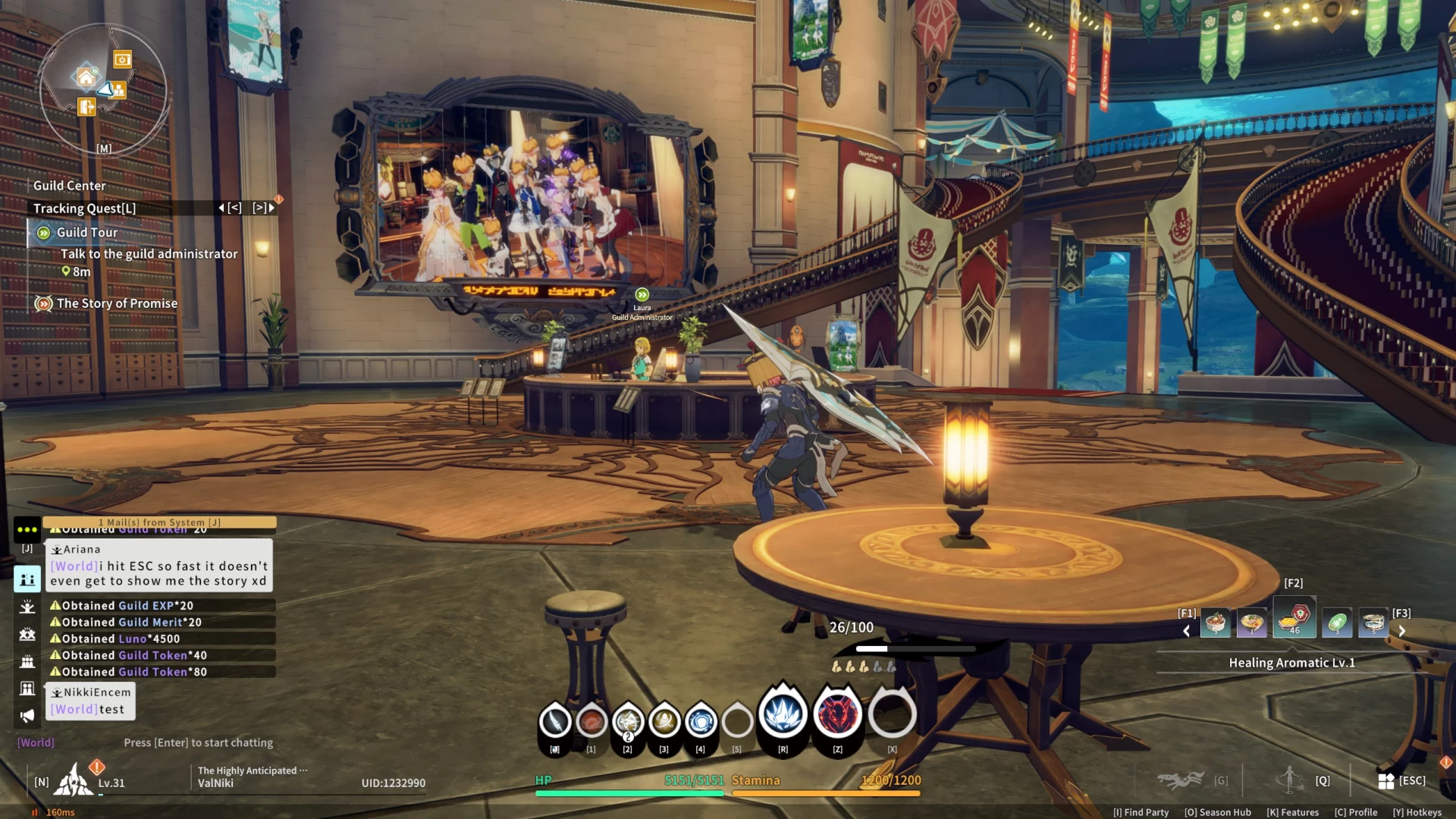Screen dimensions: 1456x819
Task: Click the chat input field
Action: 198,743
